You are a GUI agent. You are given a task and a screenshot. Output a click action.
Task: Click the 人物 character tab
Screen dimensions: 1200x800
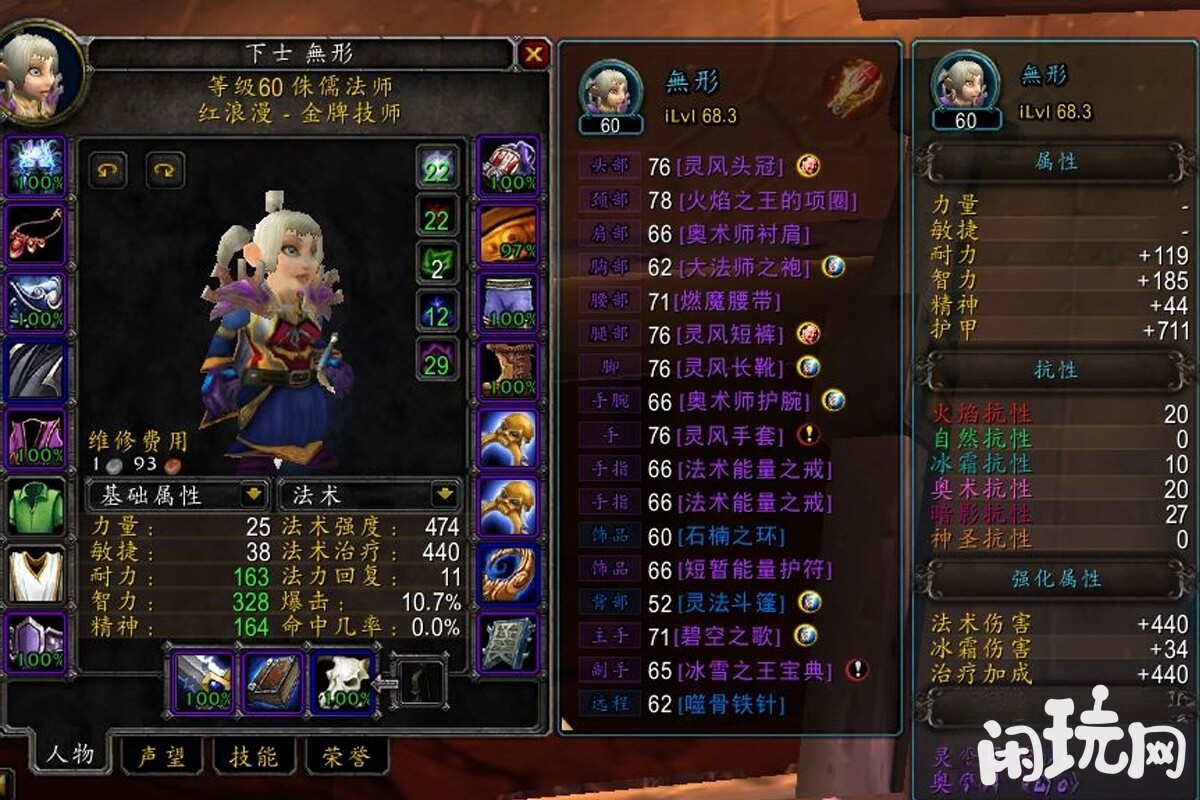68,755
